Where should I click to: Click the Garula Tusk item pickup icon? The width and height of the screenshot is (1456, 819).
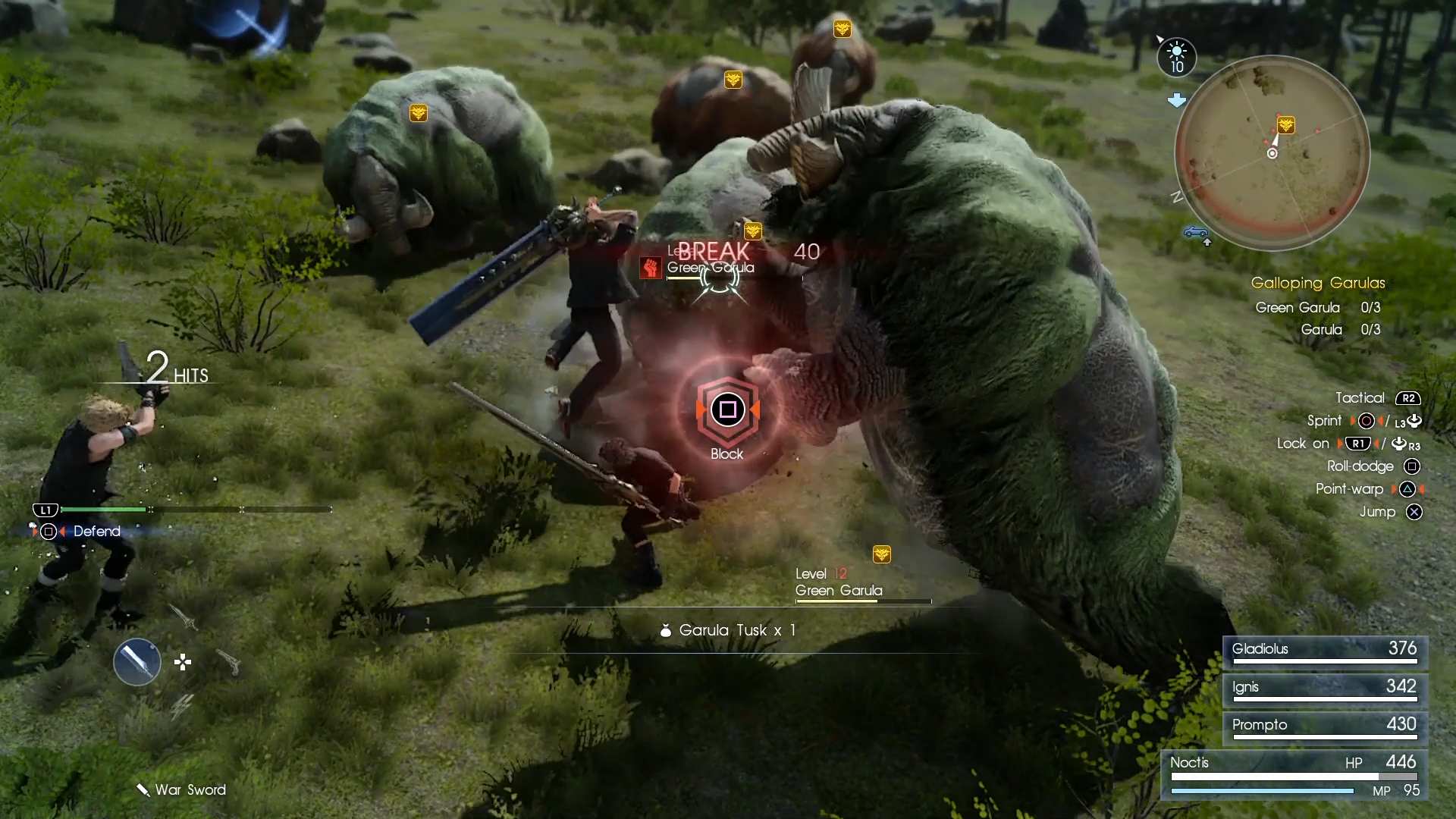click(665, 630)
